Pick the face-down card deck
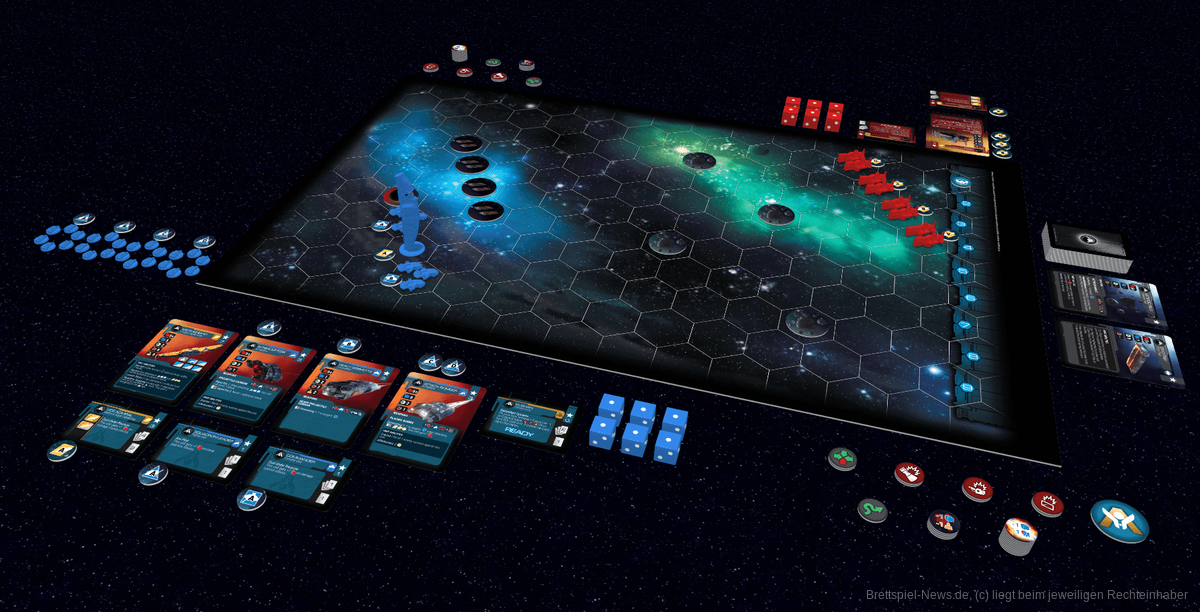The height and width of the screenshot is (612, 1200). (1085, 245)
